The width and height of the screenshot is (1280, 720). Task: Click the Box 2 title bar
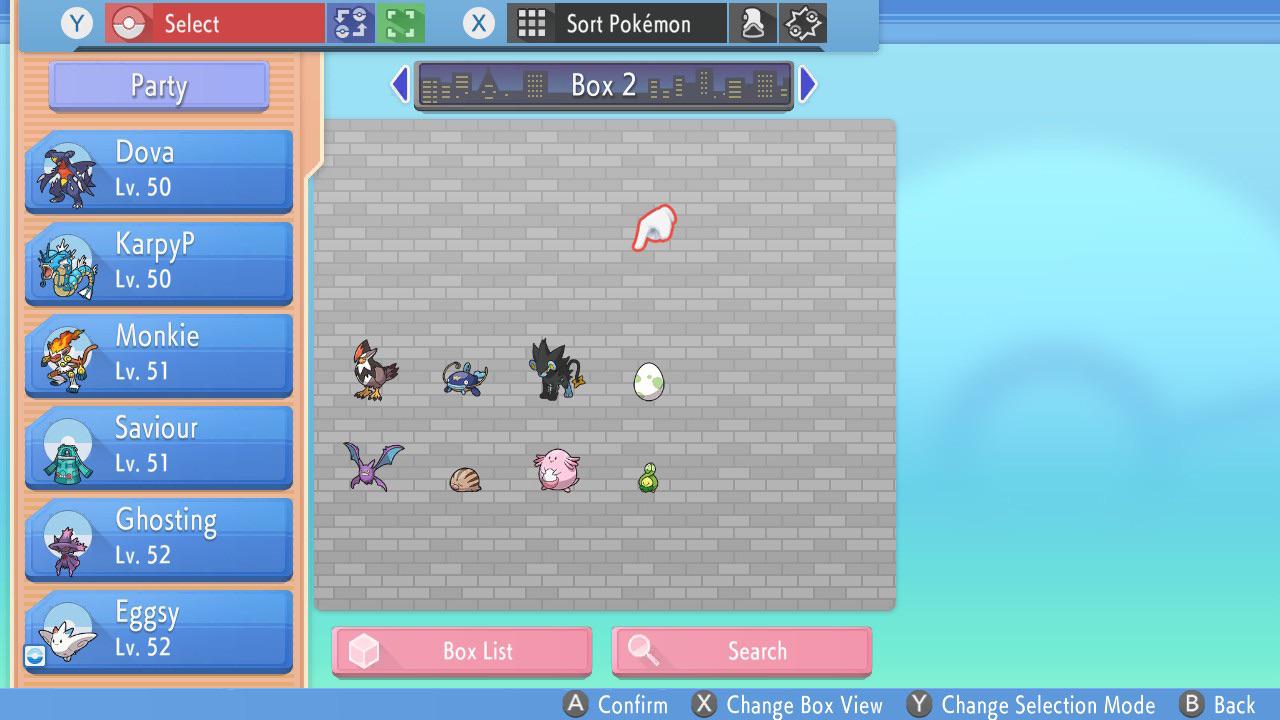pos(603,85)
